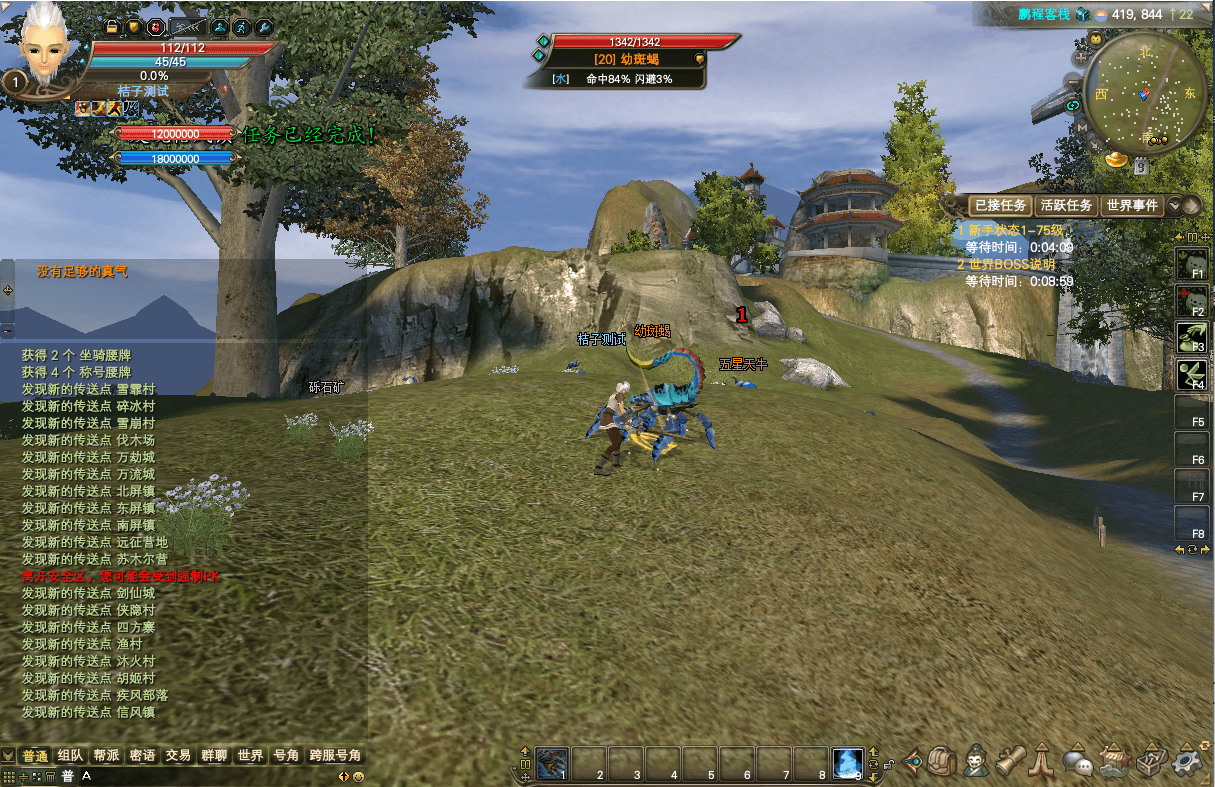This screenshot has height=787, width=1215.
Task: Open the backpack inventory icon
Action: pyautogui.click(x=942, y=762)
